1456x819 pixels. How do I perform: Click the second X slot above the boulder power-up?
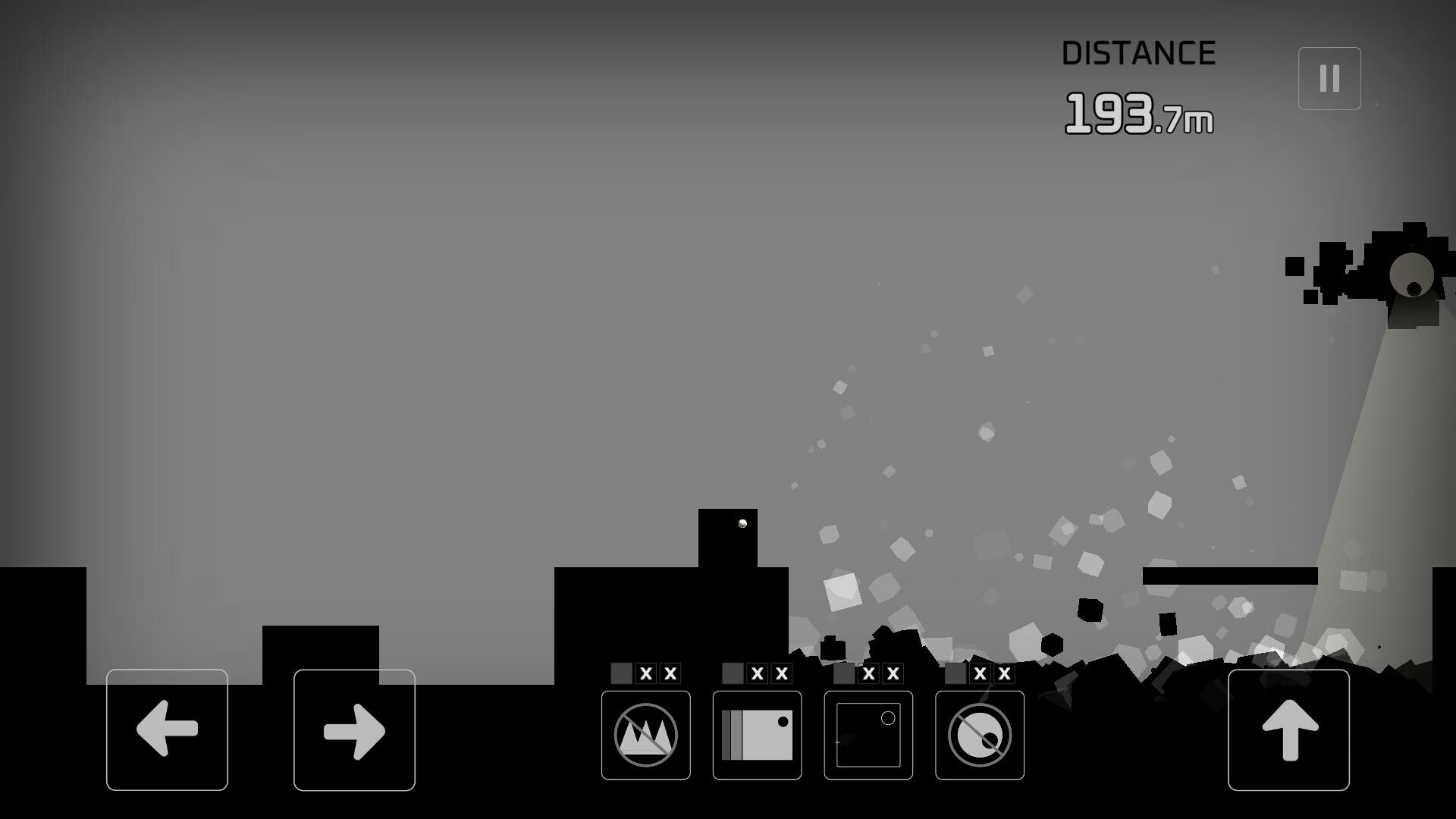click(x=1003, y=673)
